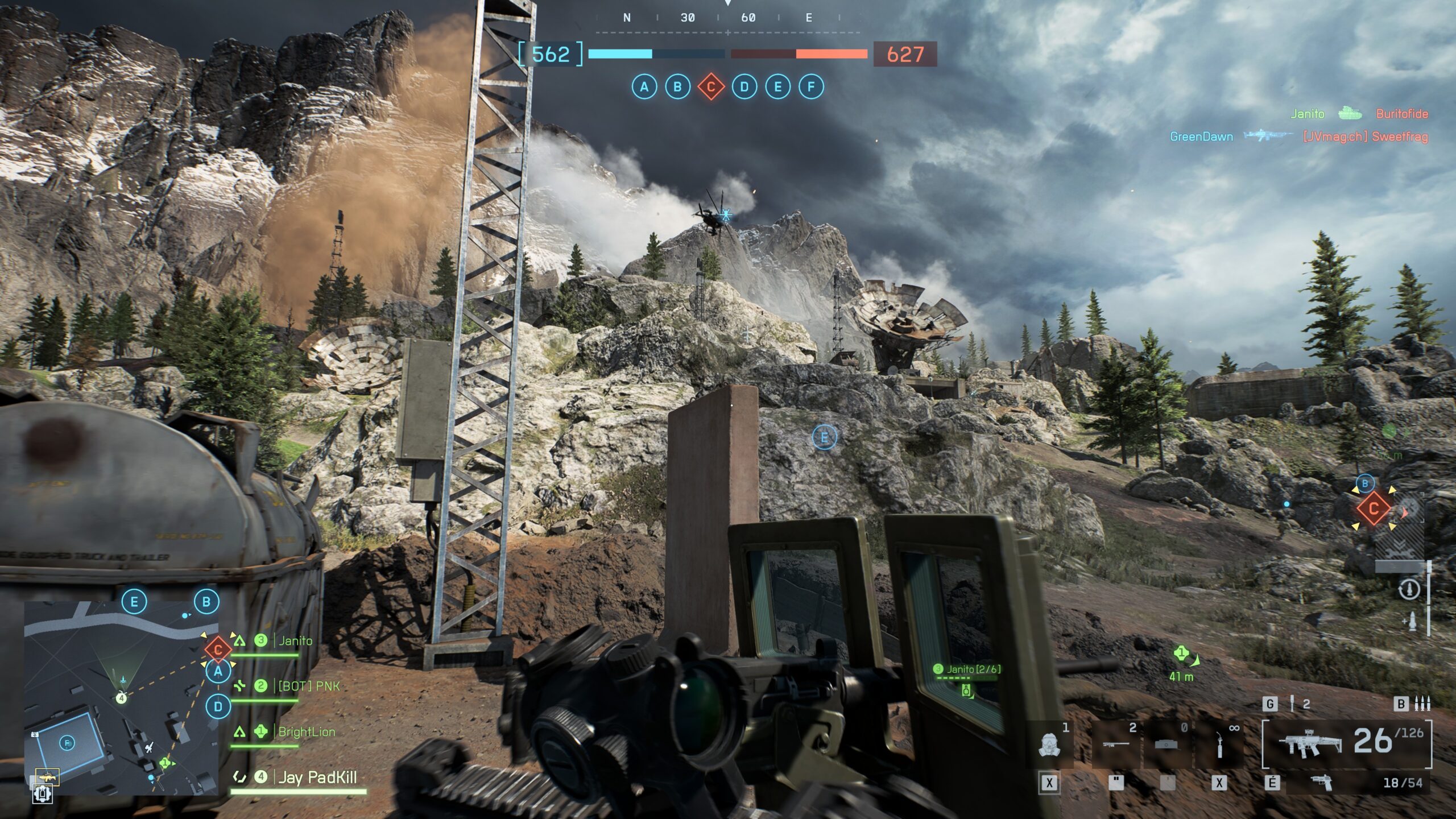Choose BrightLion in the squad list
Viewport: 1456px width, 819px height.
[x=306, y=732]
